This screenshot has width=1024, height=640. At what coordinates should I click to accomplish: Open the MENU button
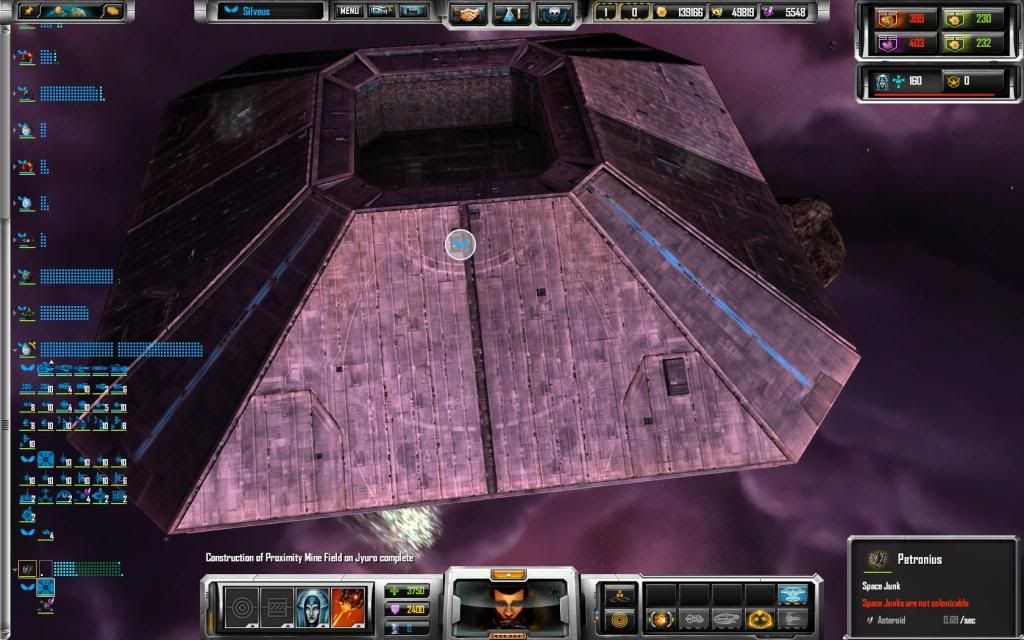pyautogui.click(x=349, y=12)
